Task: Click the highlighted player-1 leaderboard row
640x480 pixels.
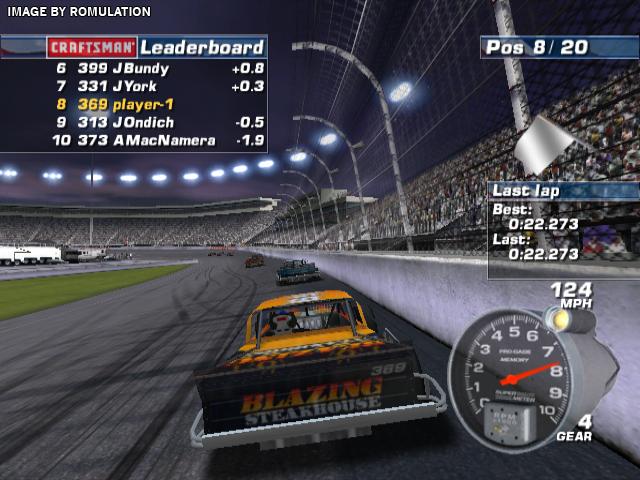Action: tap(135, 105)
